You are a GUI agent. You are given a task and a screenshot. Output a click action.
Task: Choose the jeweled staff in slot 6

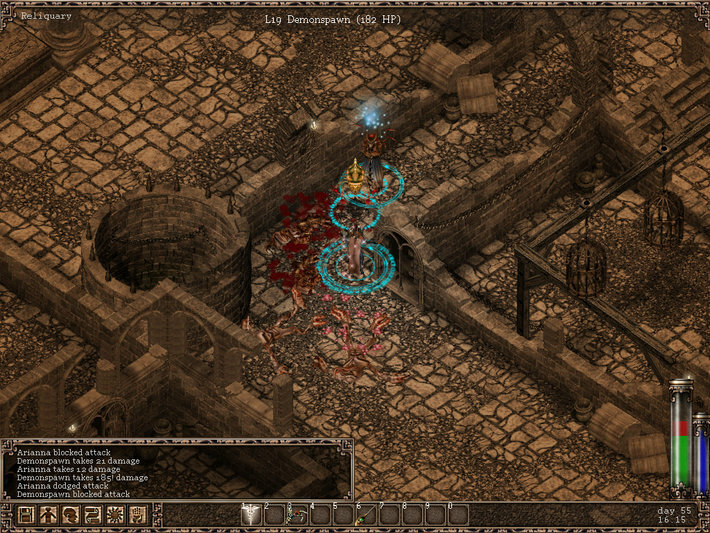(366, 515)
